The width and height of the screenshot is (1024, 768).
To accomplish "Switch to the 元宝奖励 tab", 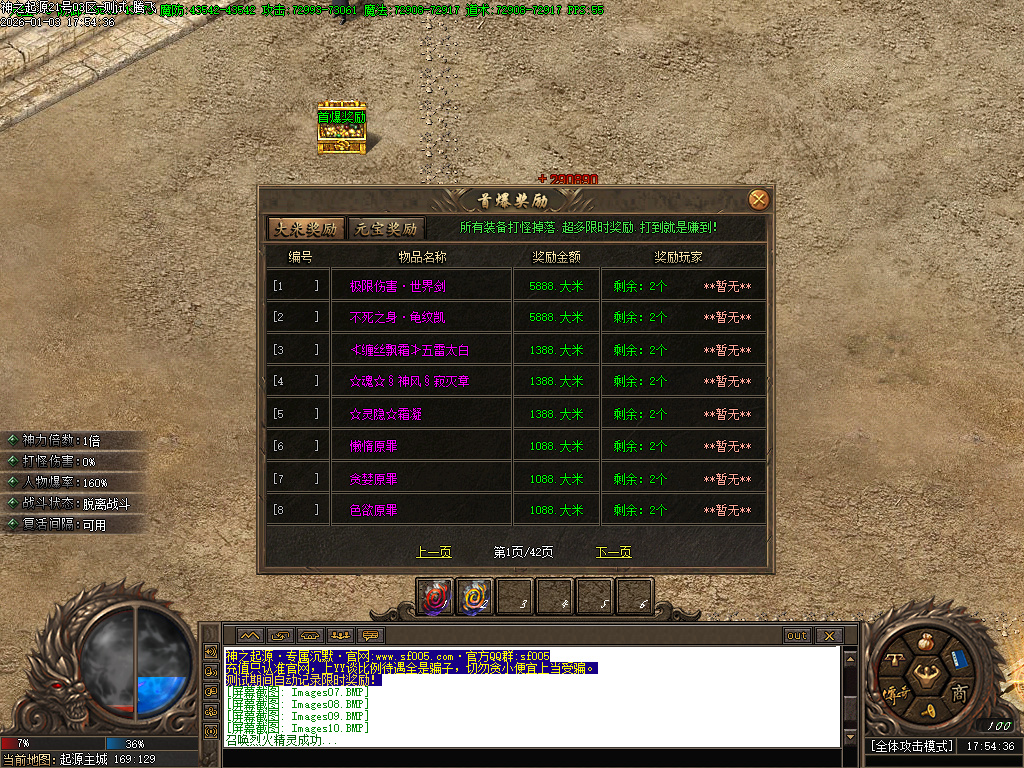I will click(387, 228).
